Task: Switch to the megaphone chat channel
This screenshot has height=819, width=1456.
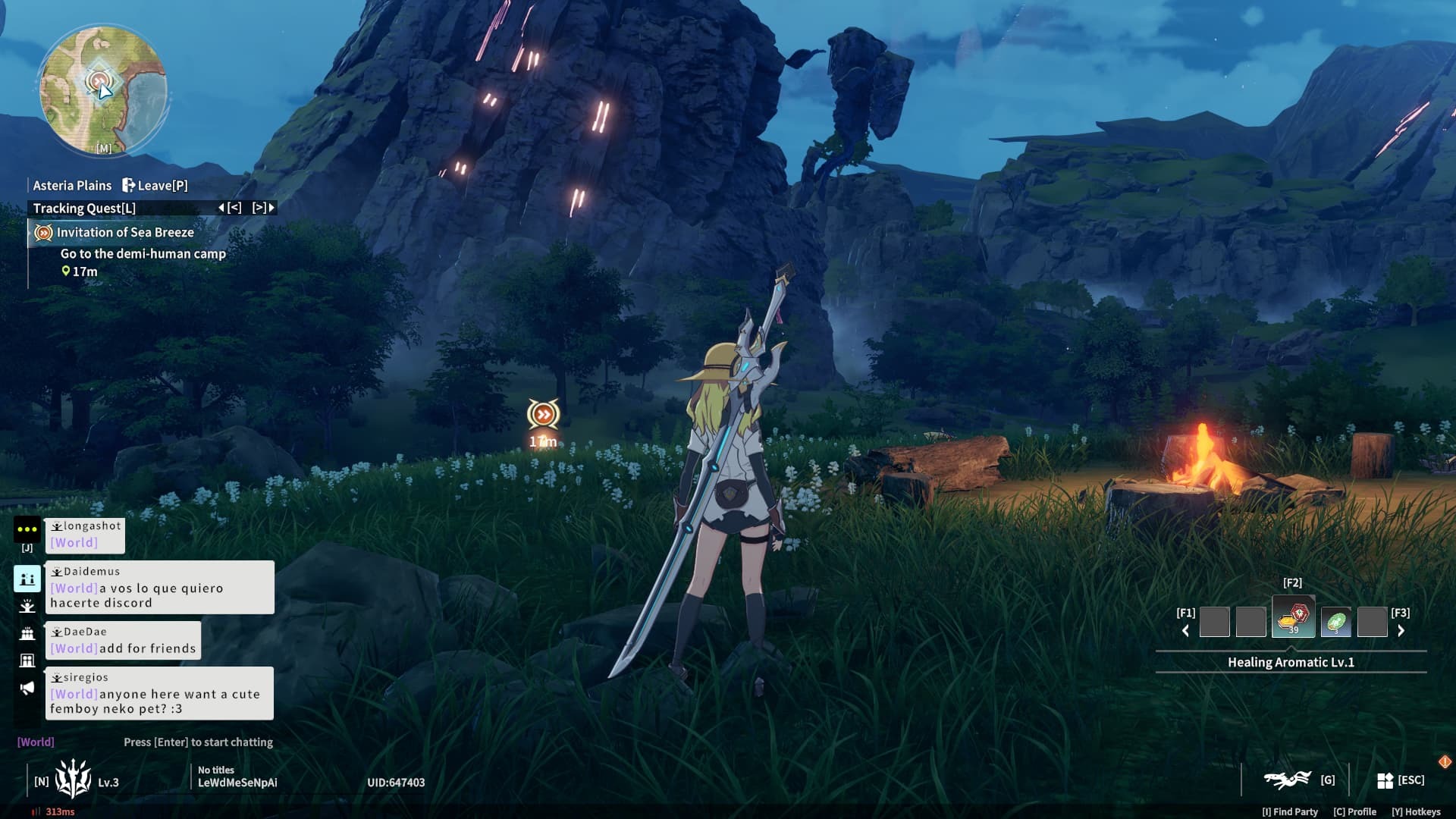Action: [27, 688]
